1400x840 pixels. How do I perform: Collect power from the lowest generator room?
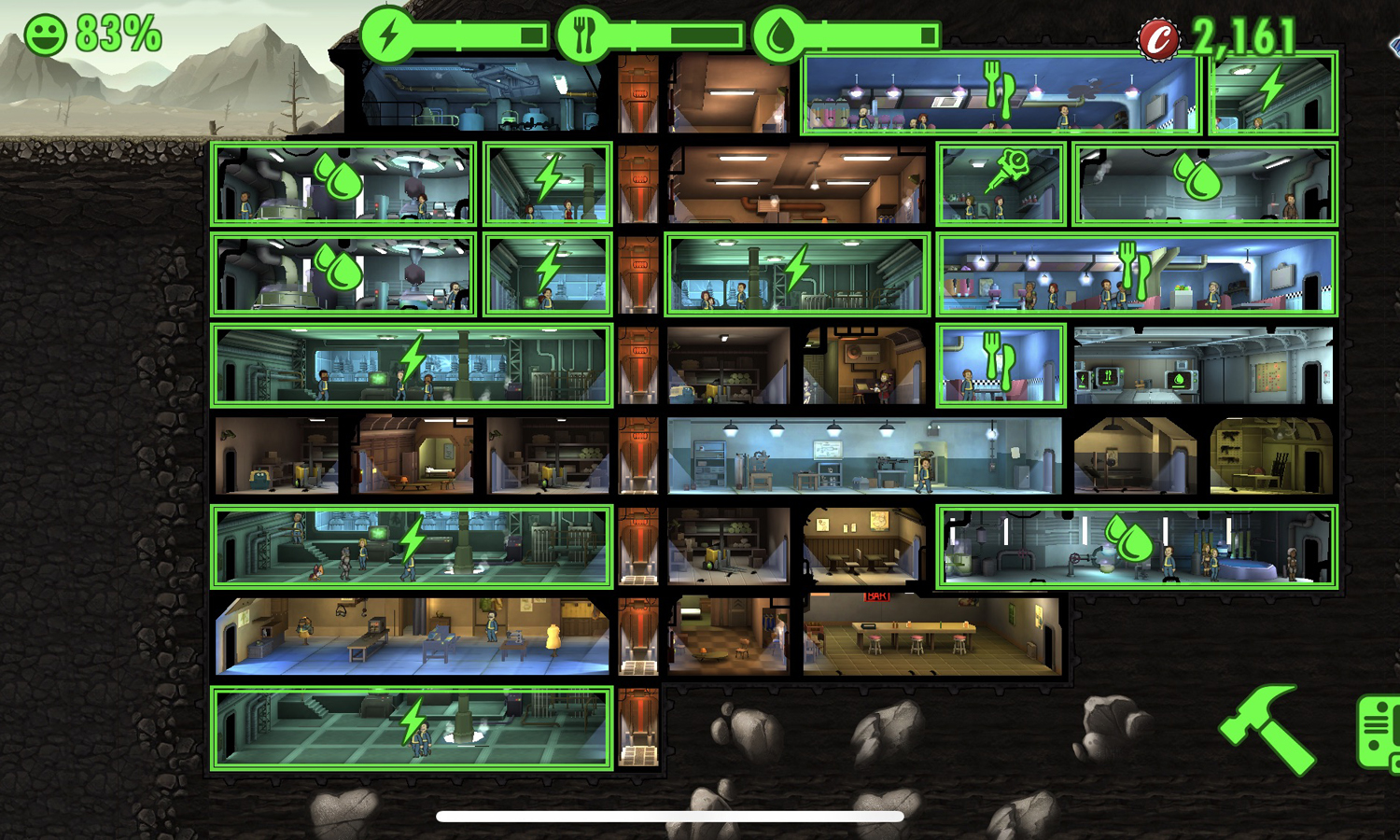click(x=413, y=728)
